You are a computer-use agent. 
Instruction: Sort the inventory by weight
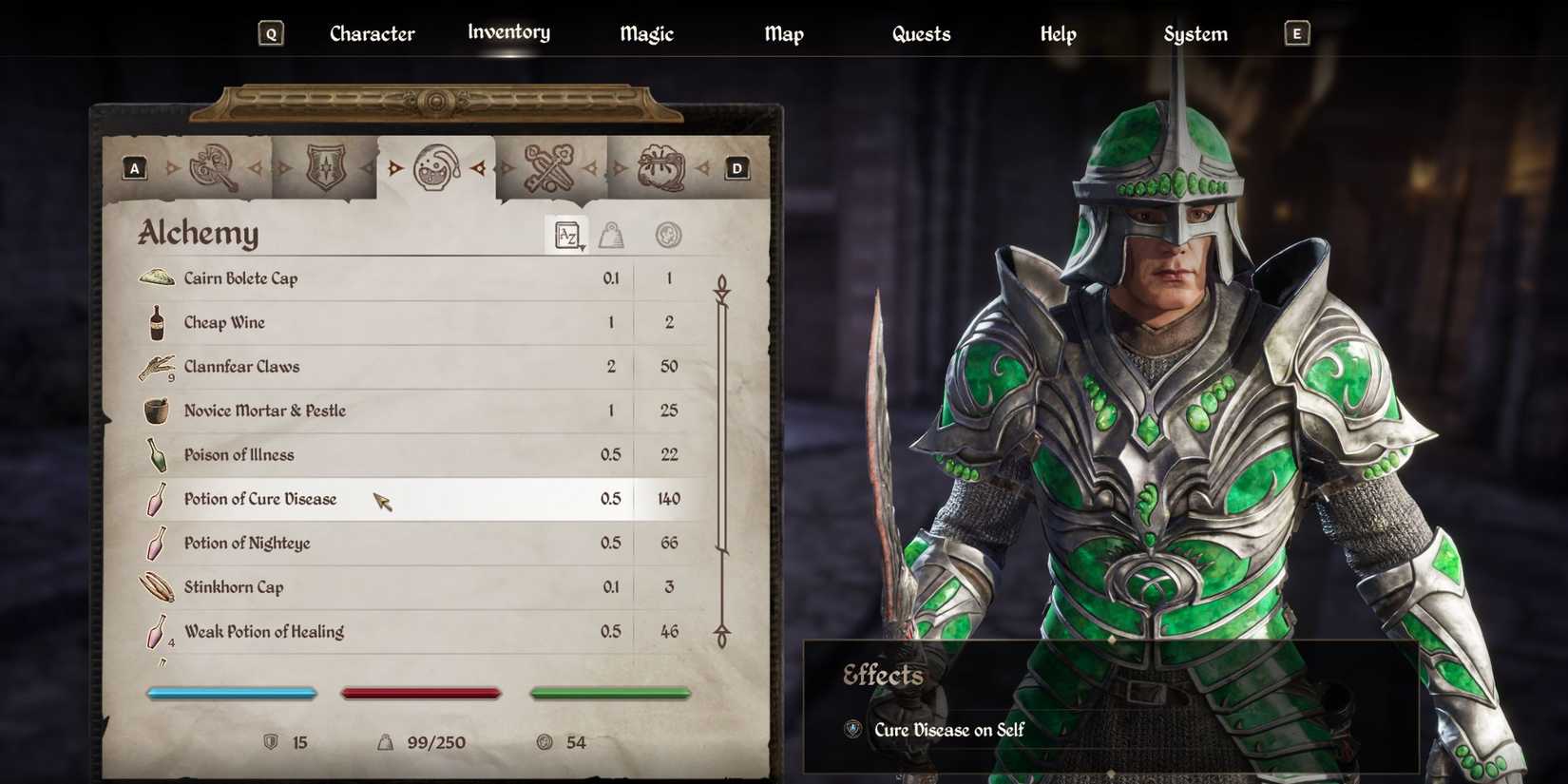pyautogui.click(x=613, y=234)
